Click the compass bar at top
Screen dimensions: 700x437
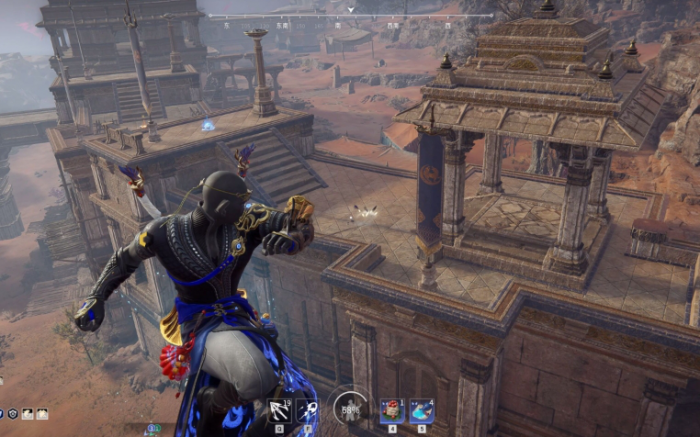pyautogui.click(x=350, y=17)
